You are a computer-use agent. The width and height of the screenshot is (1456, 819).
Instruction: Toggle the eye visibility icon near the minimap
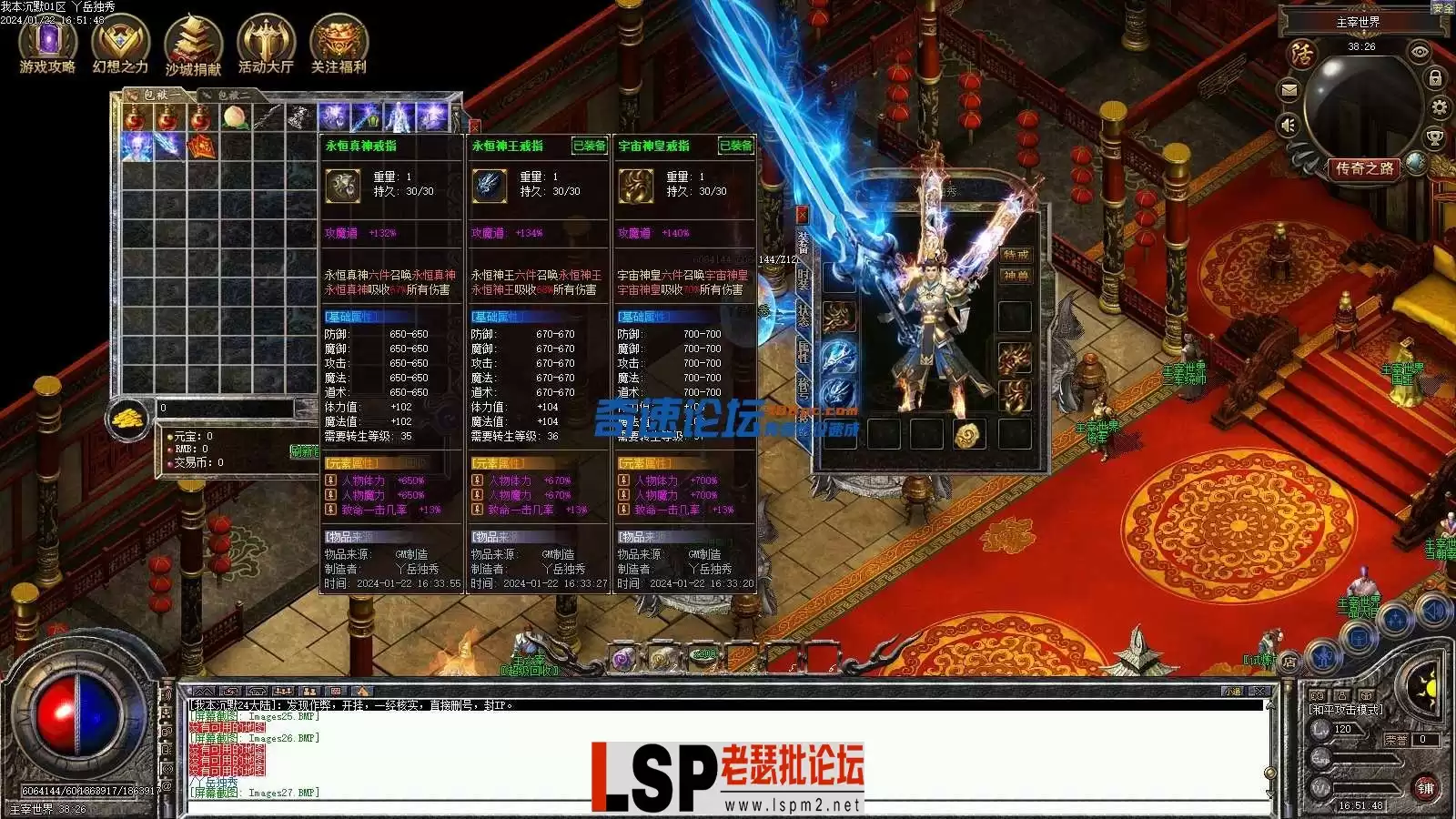[1420, 52]
